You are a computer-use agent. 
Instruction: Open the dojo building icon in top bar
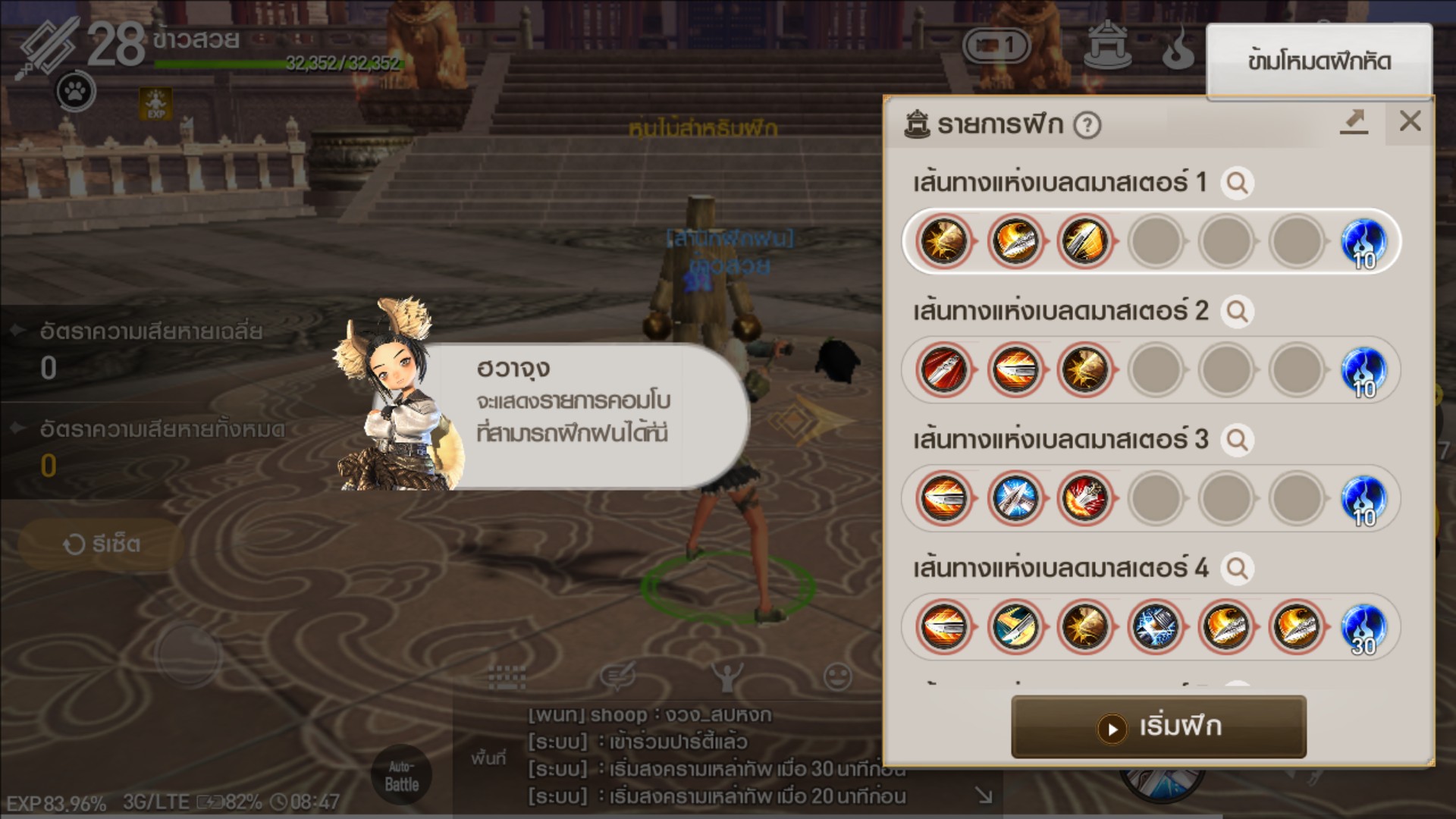[1108, 45]
